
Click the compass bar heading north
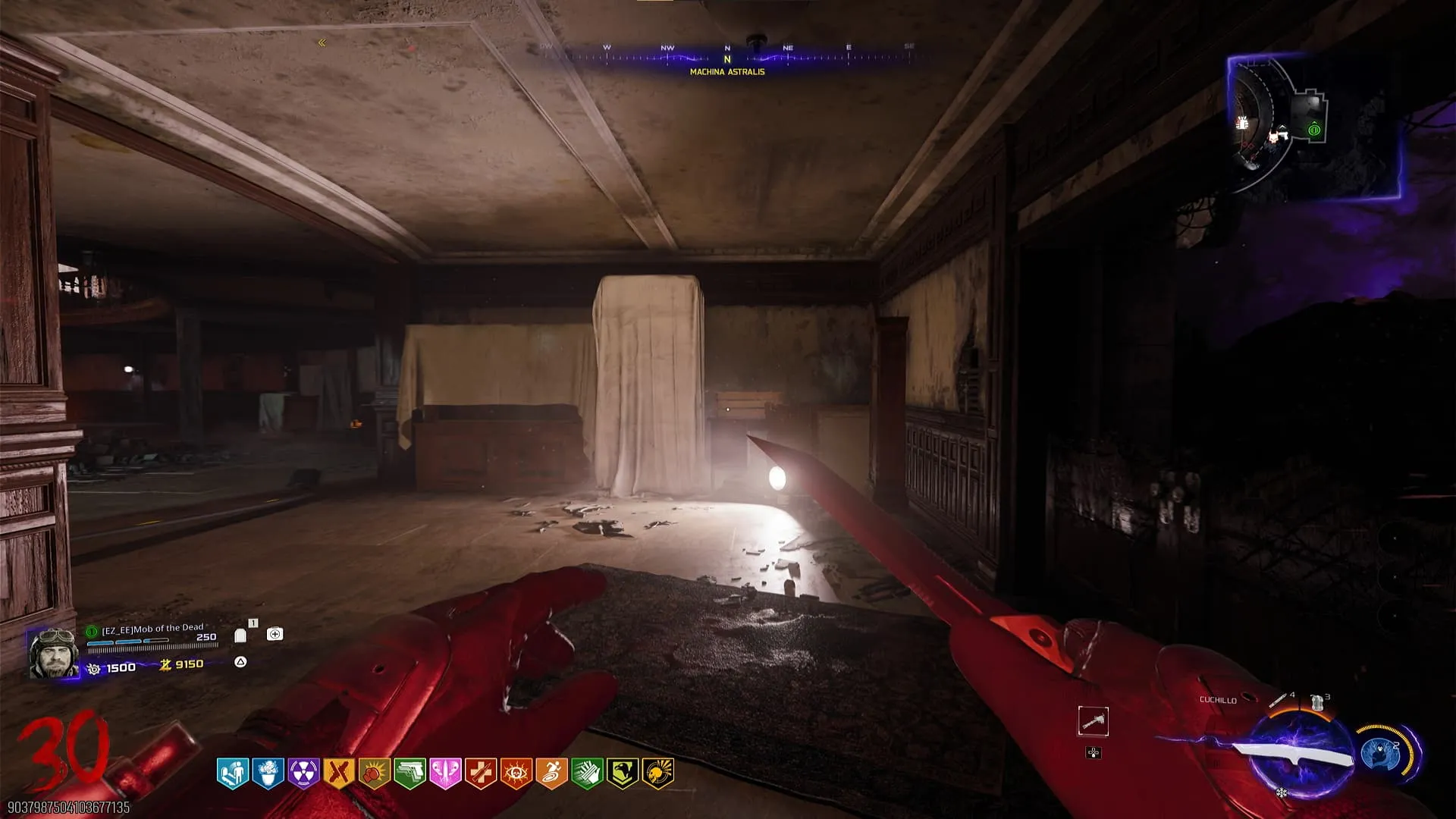point(727,58)
